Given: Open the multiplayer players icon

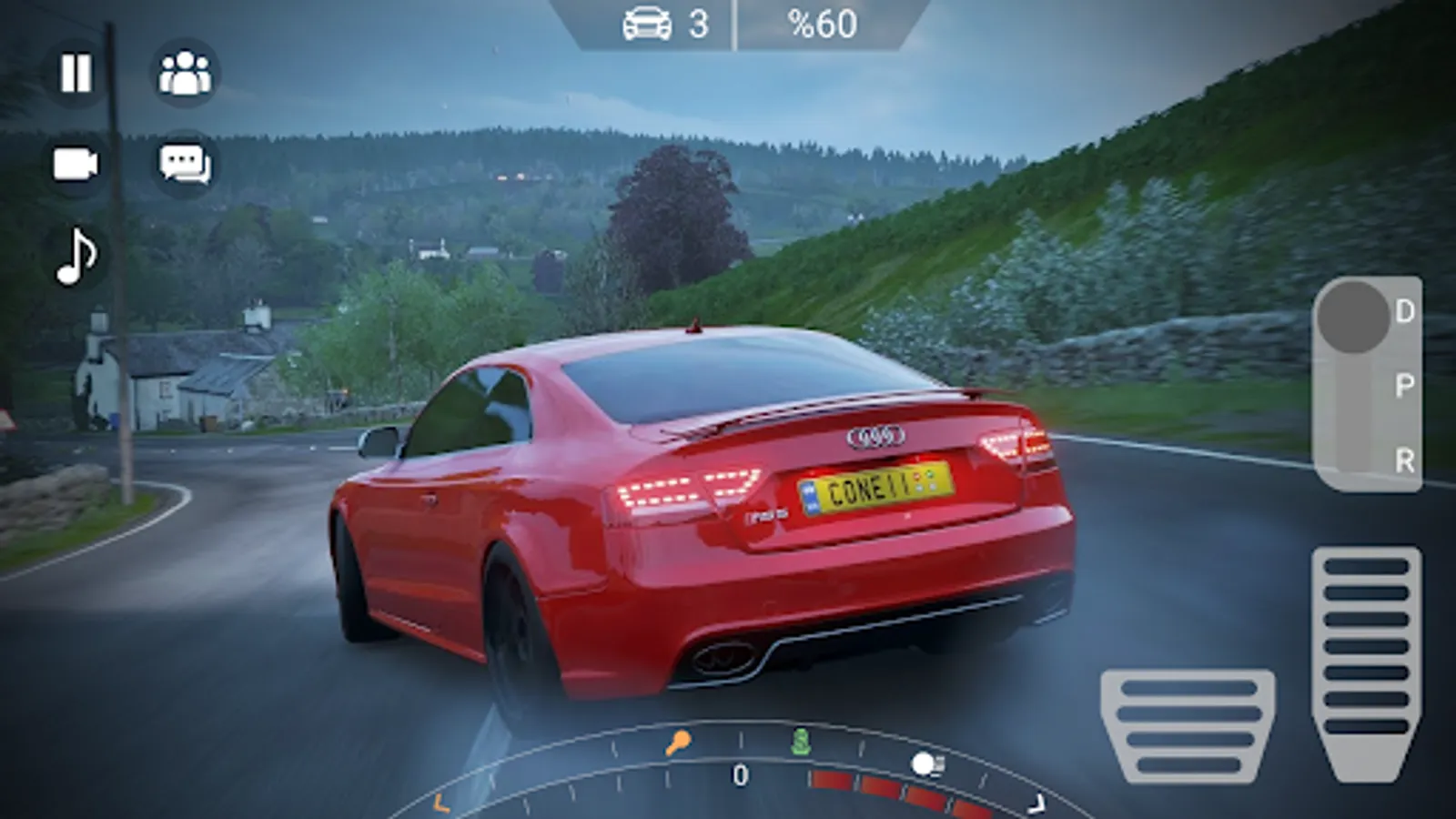Looking at the screenshot, I should point(185,74).
